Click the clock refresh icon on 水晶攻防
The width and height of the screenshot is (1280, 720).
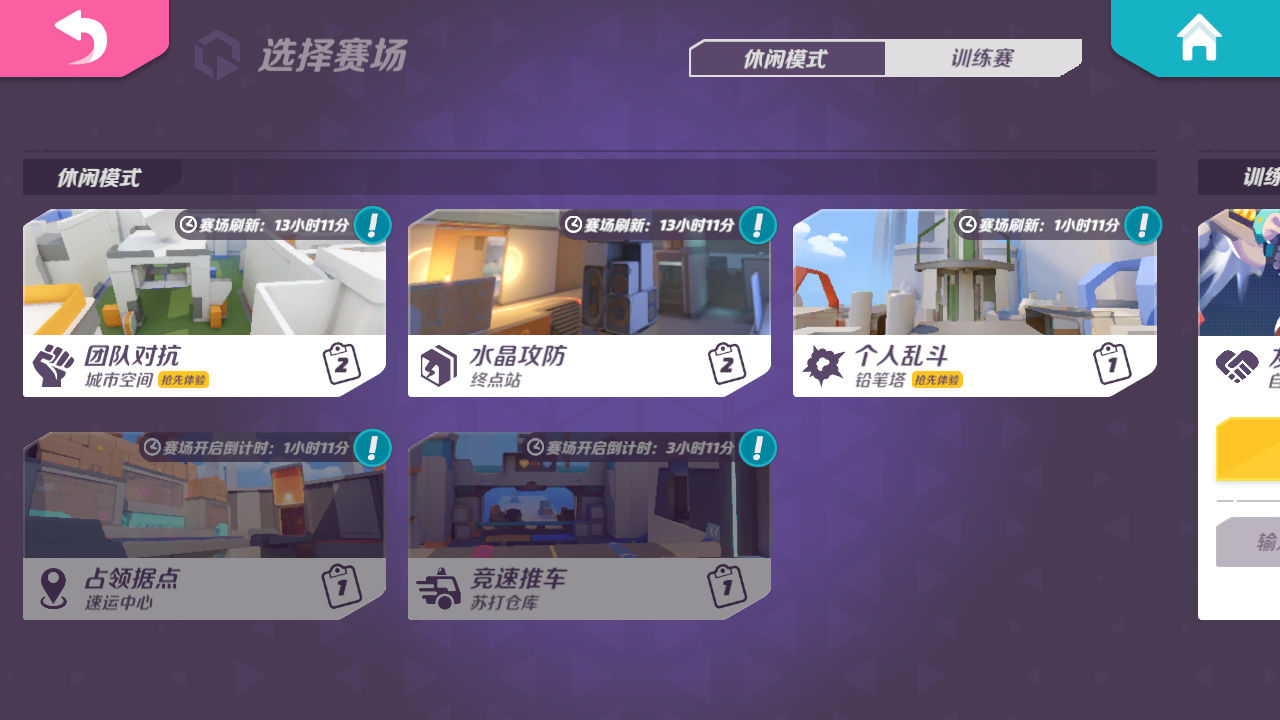(x=573, y=226)
